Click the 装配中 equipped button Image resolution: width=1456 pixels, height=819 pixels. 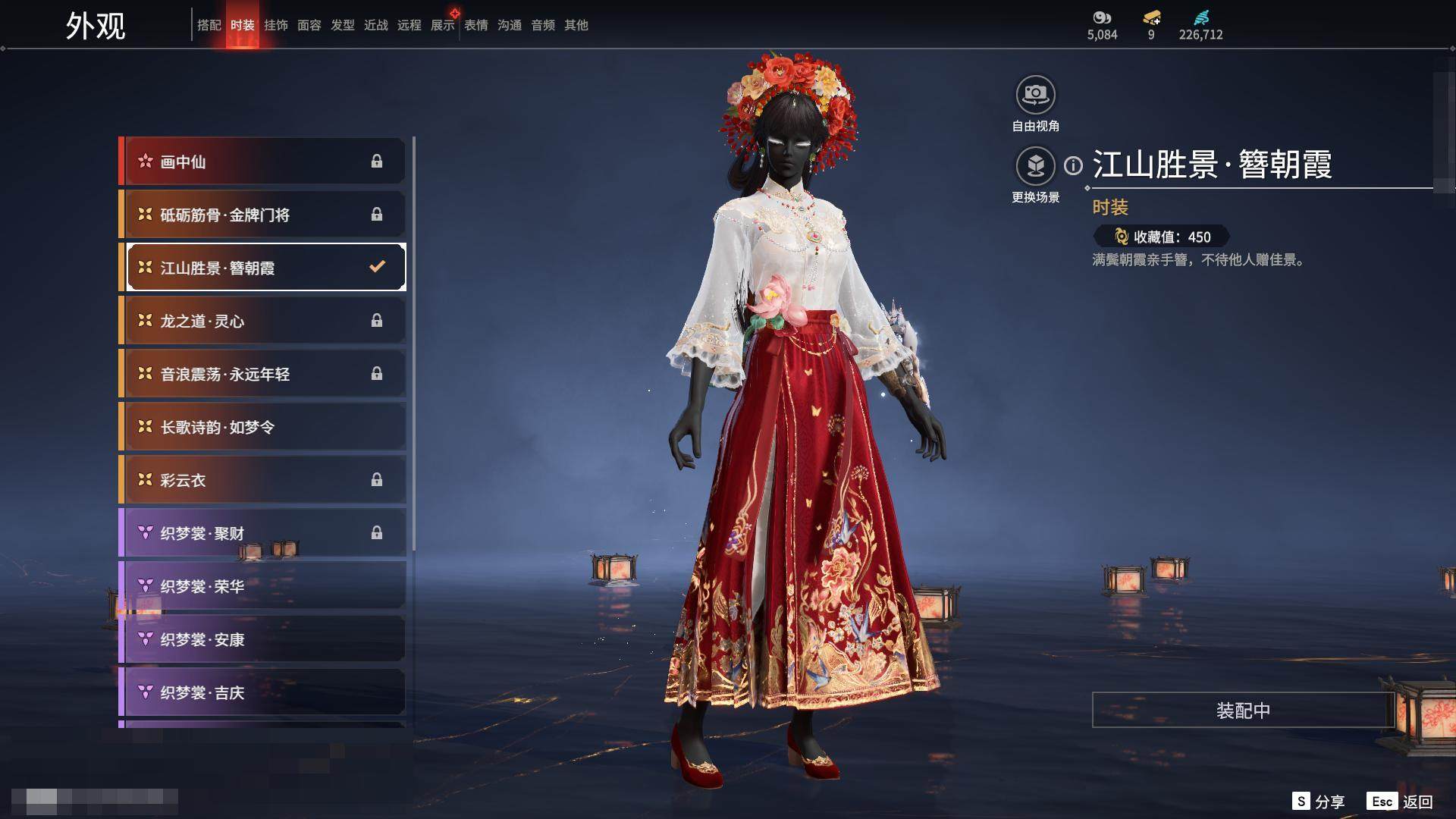click(1243, 710)
